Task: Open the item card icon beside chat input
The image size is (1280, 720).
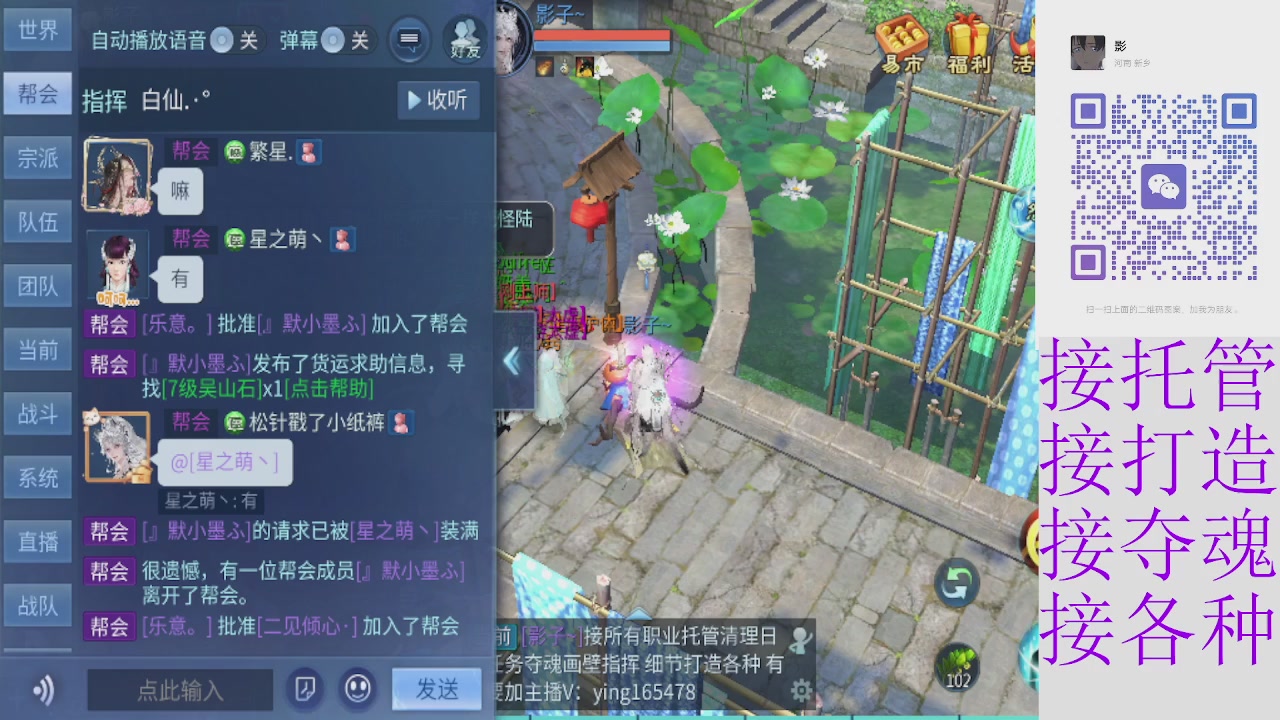Action: tap(305, 690)
